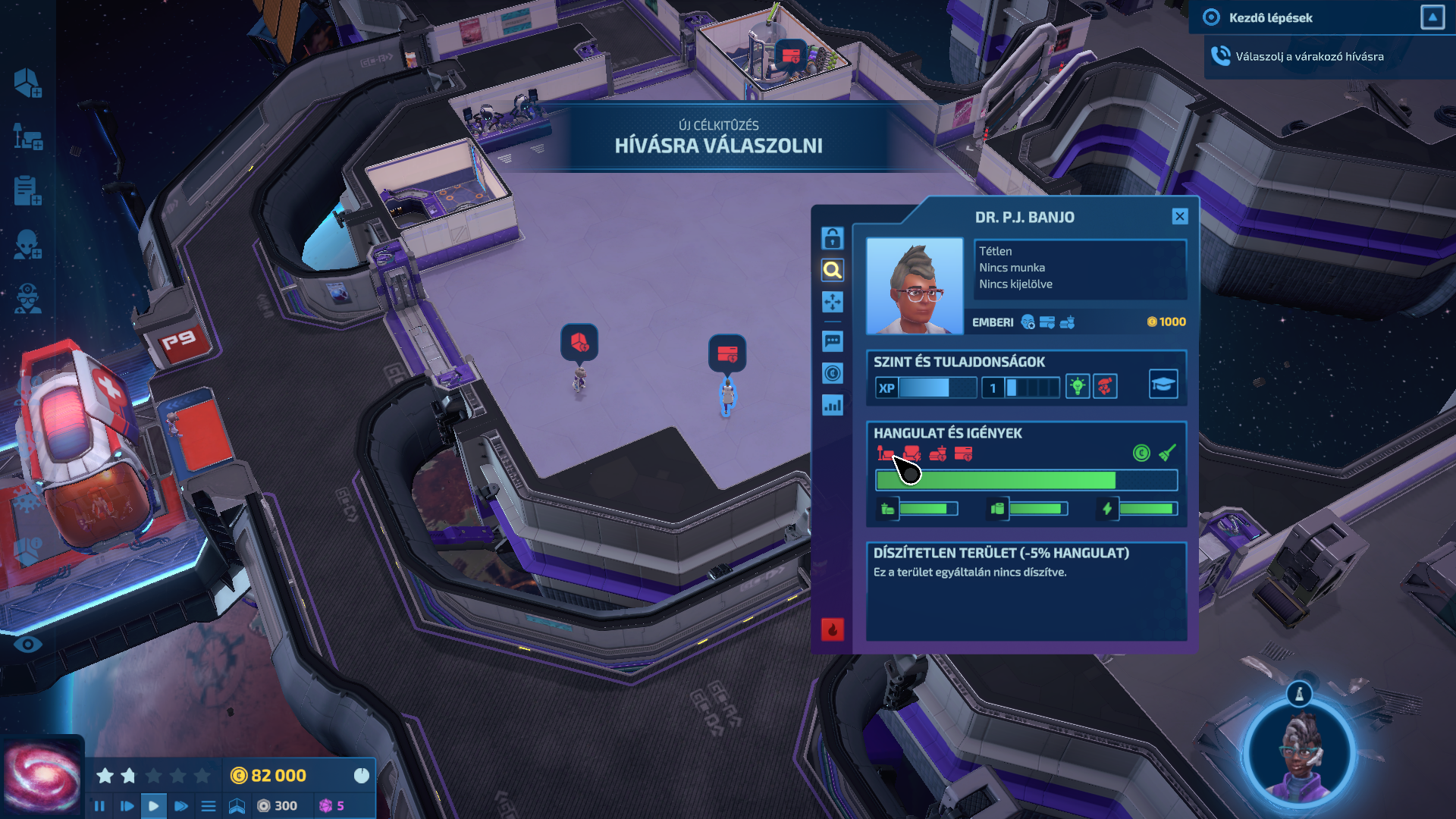Click the four-arrow move button
Viewport: 1456px width, 819px height.
click(832, 302)
